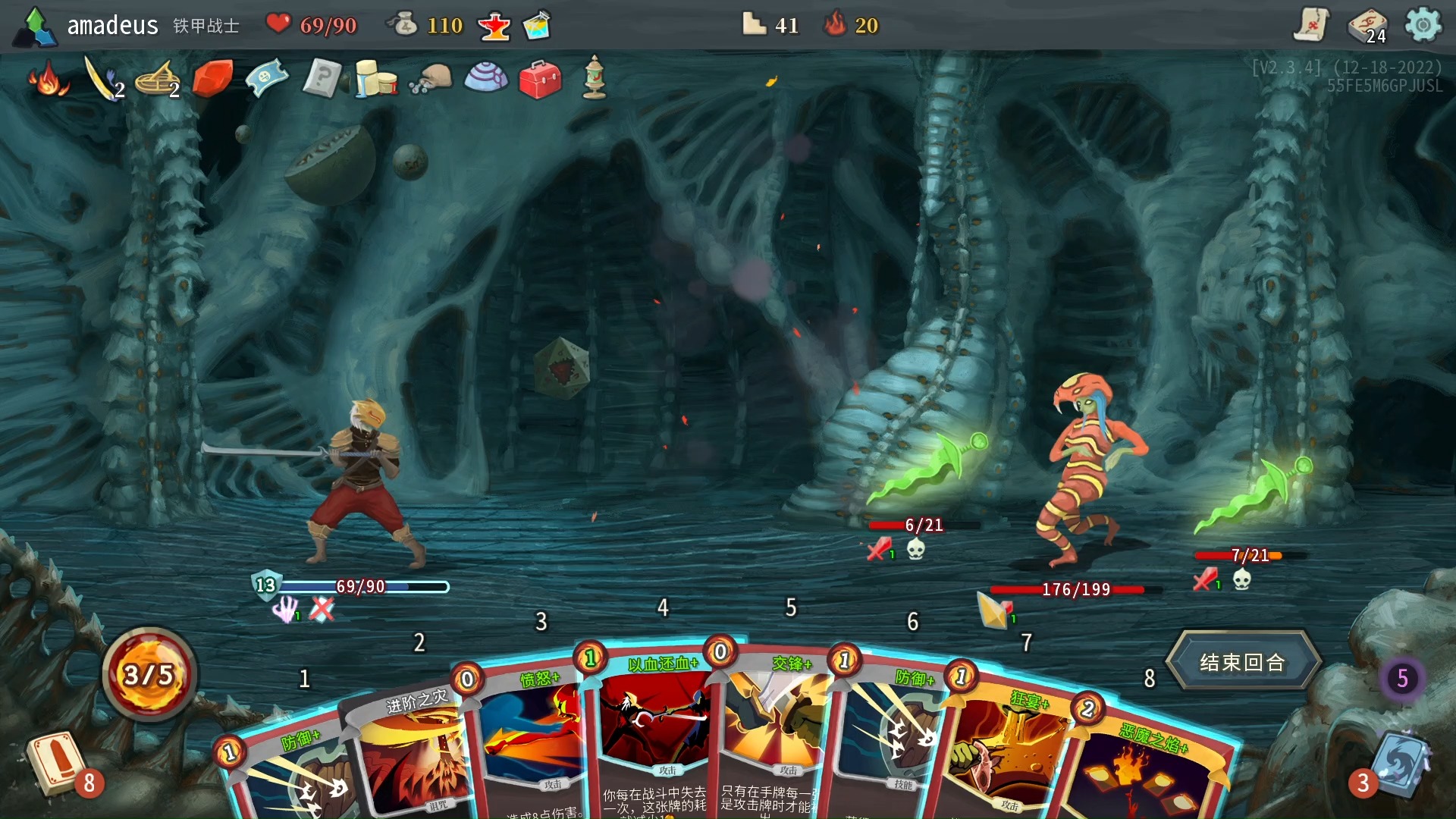1456x819 pixels.
Task: Use the red star potion
Action: pos(494,27)
